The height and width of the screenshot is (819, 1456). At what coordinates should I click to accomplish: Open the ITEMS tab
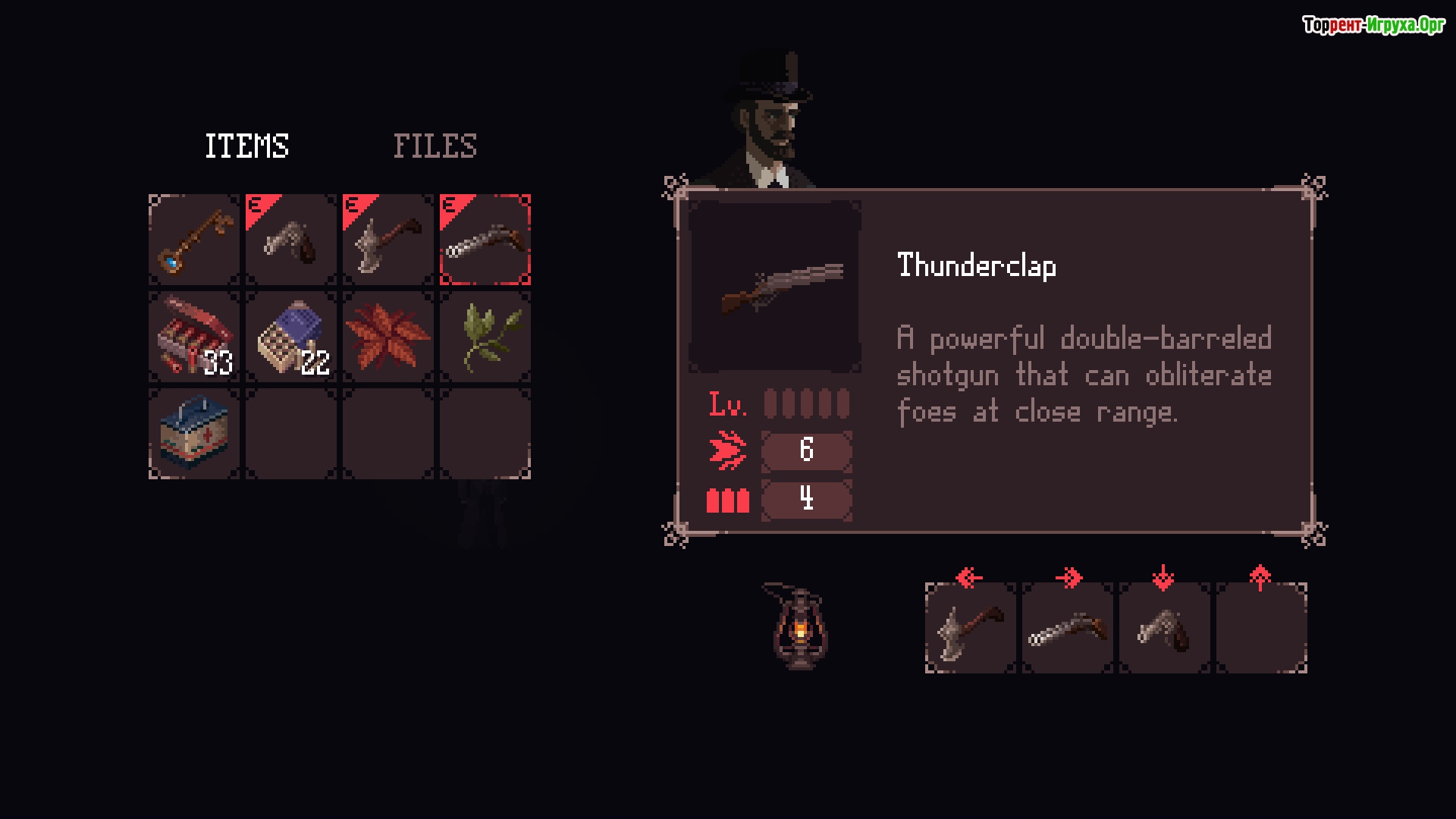coord(246,146)
